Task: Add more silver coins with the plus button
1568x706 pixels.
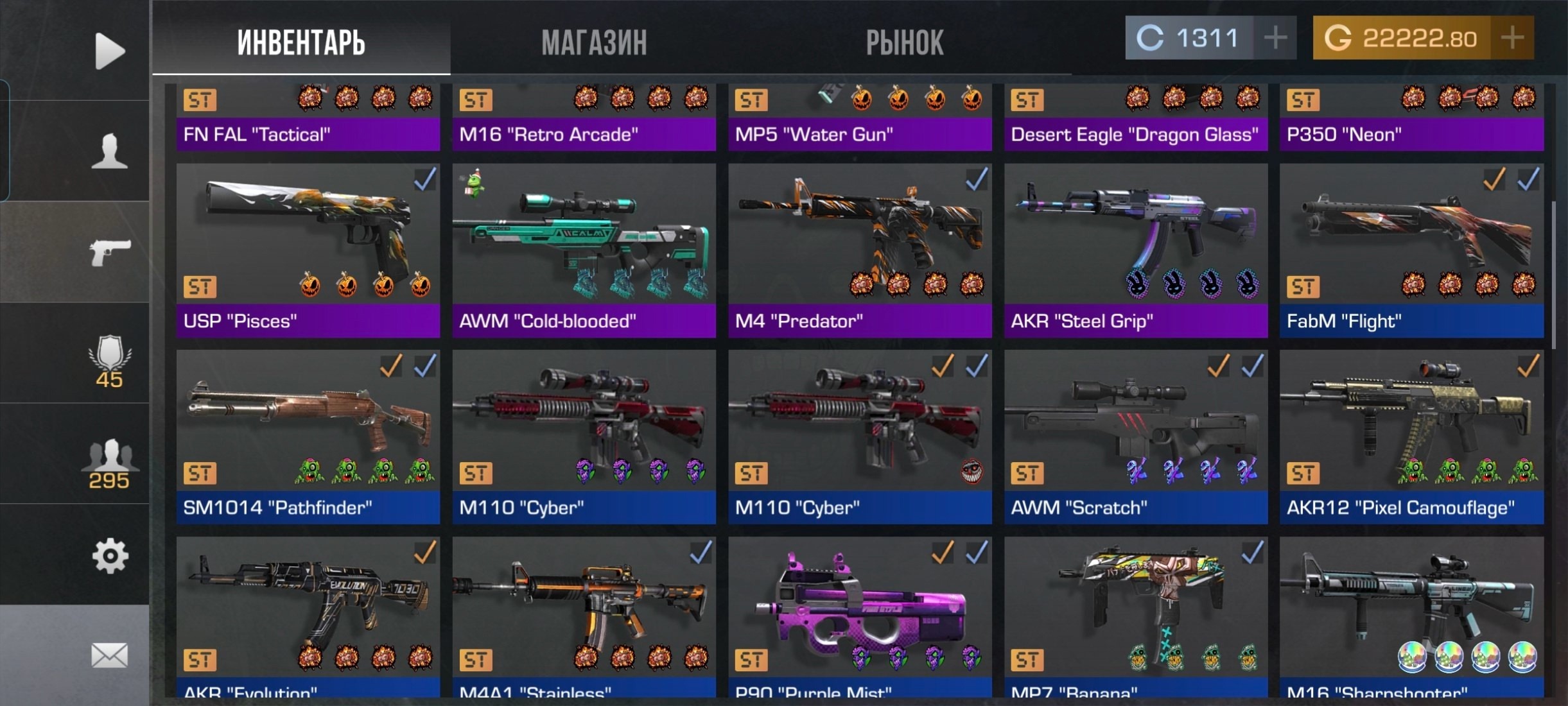Action: pyautogui.click(x=1275, y=38)
